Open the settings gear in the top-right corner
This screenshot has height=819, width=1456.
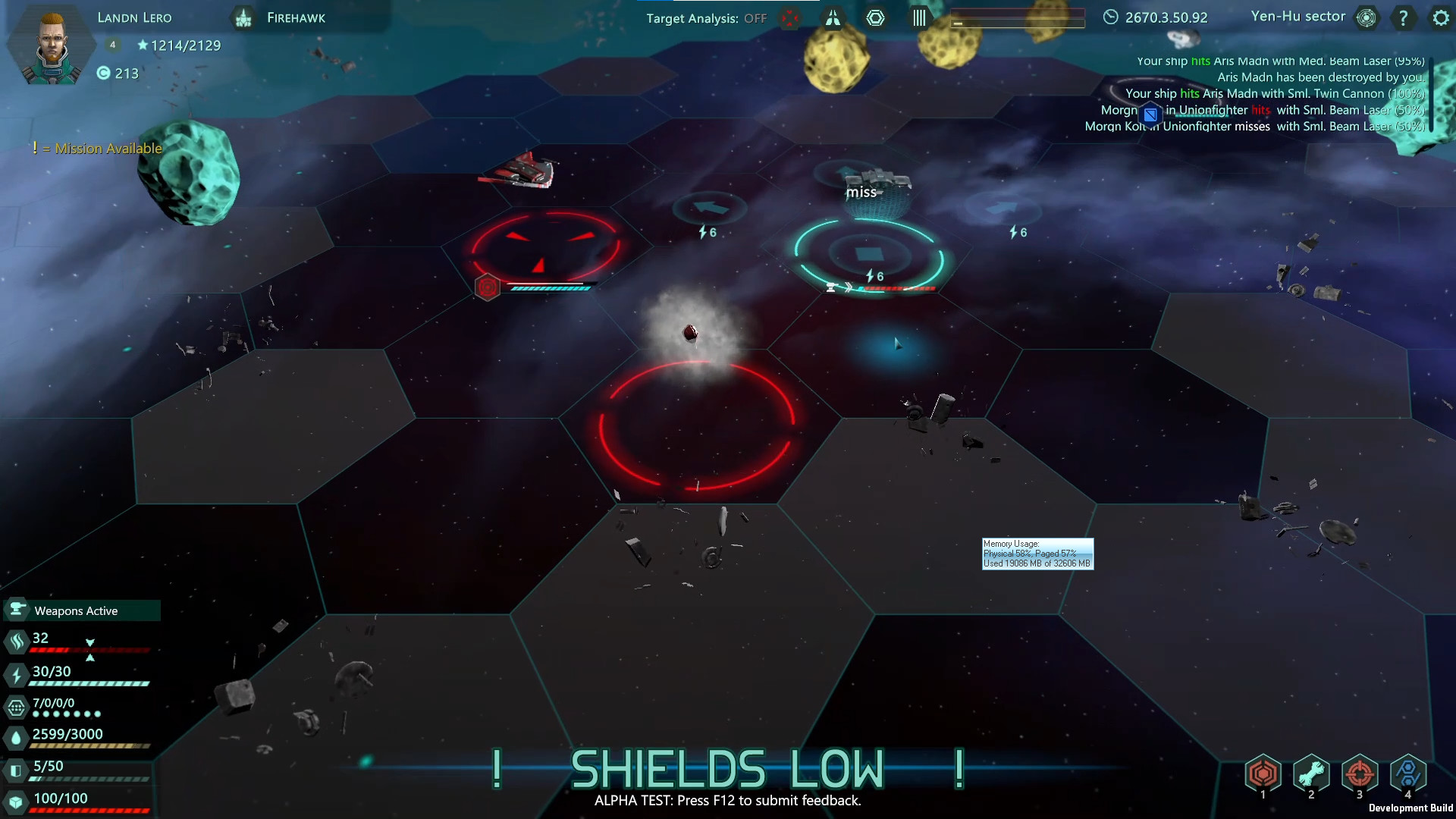[x=1440, y=17]
